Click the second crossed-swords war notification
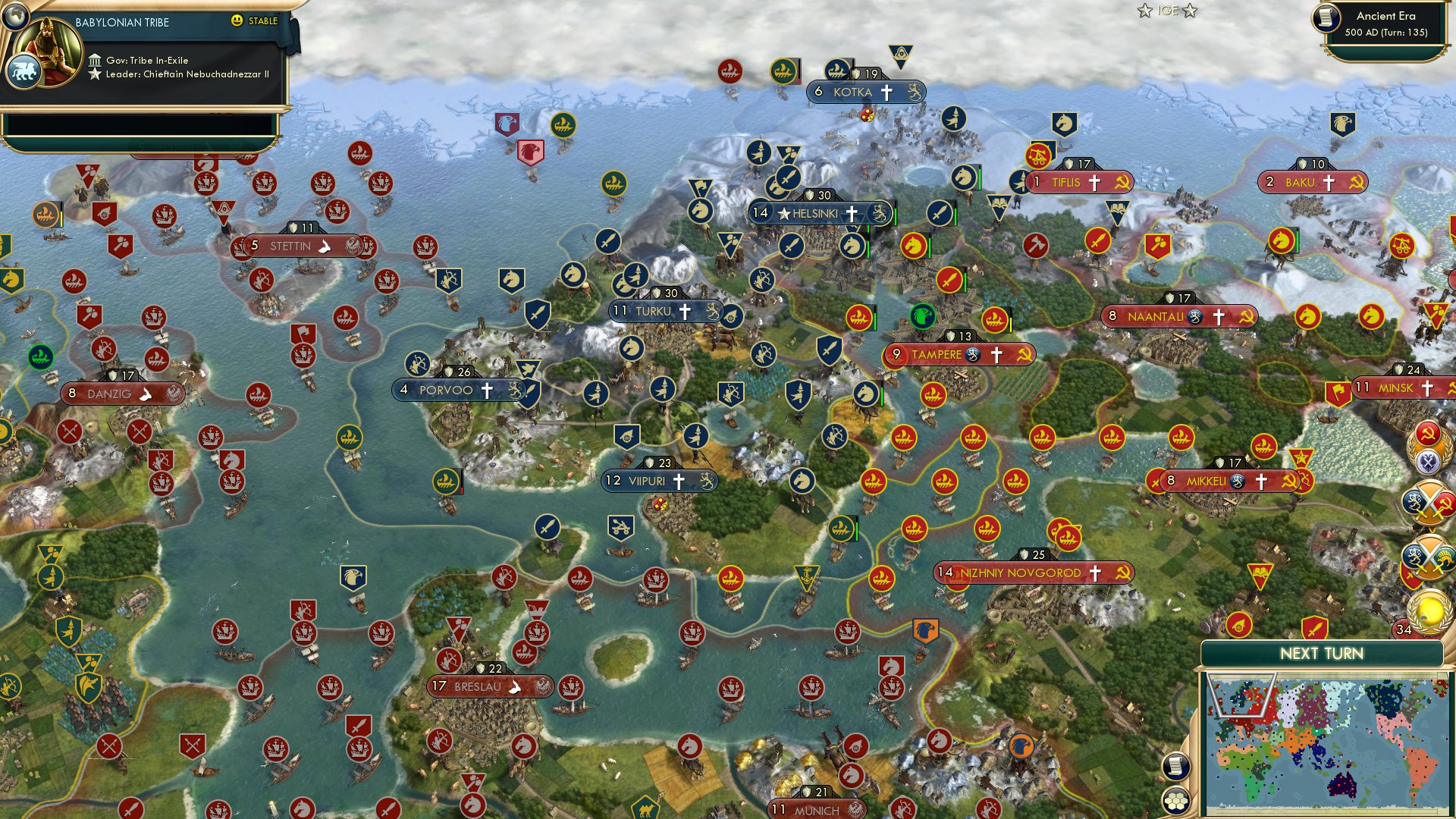The height and width of the screenshot is (819, 1456). click(1426, 556)
